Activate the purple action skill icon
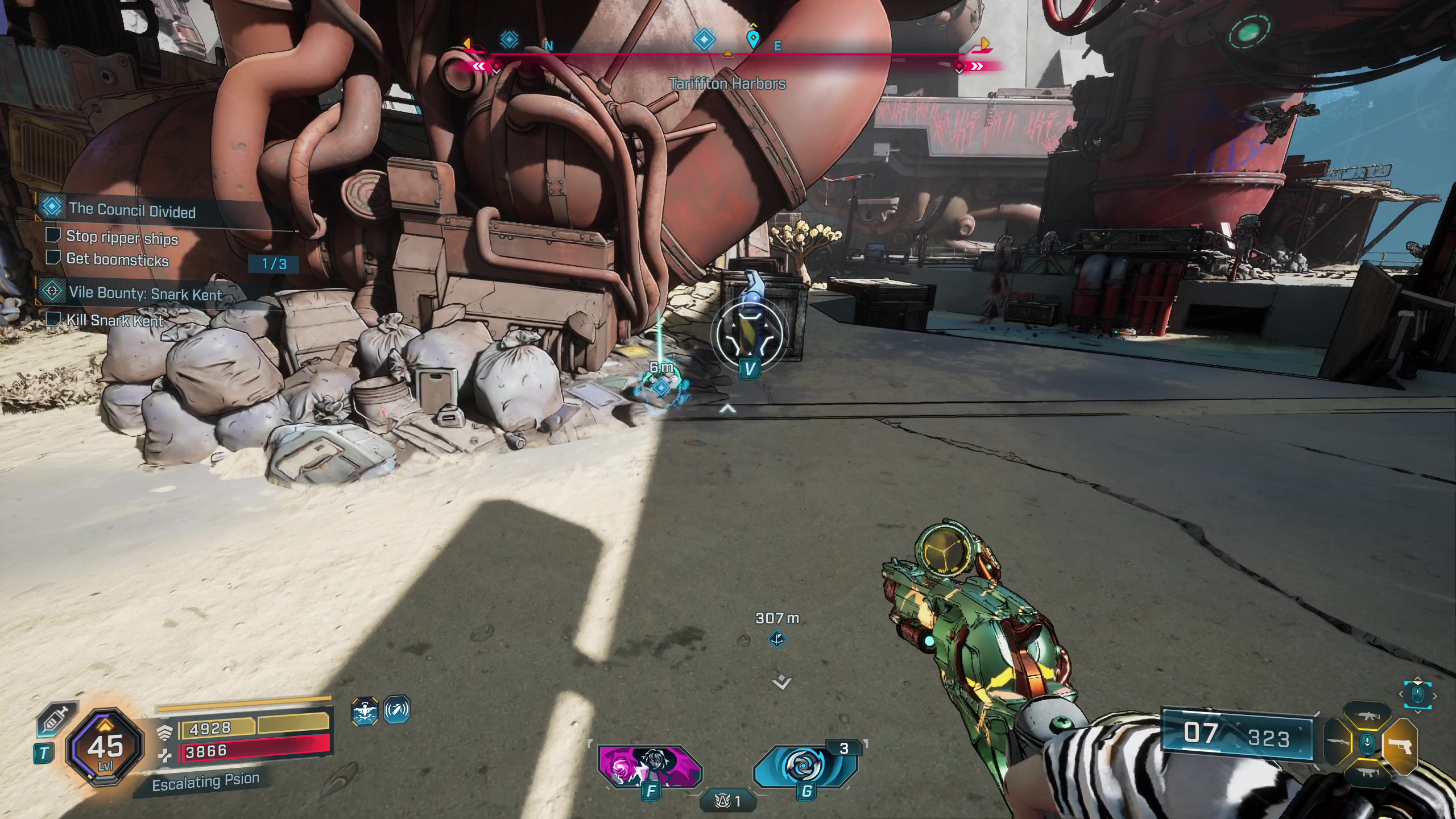The image size is (1456, 819). (x=650, y=766)
